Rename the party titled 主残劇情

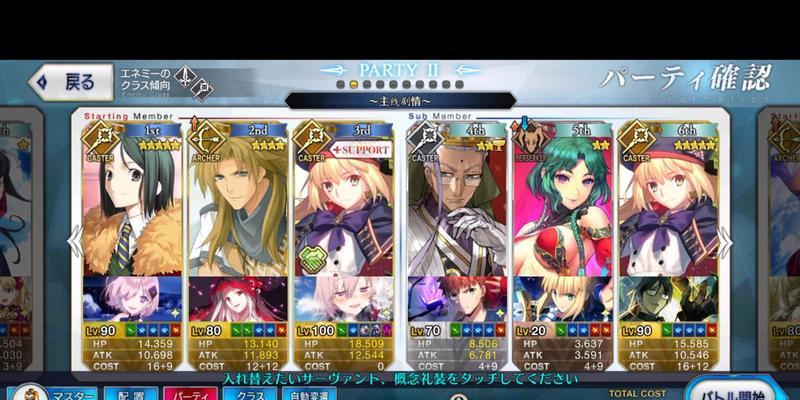400,100
